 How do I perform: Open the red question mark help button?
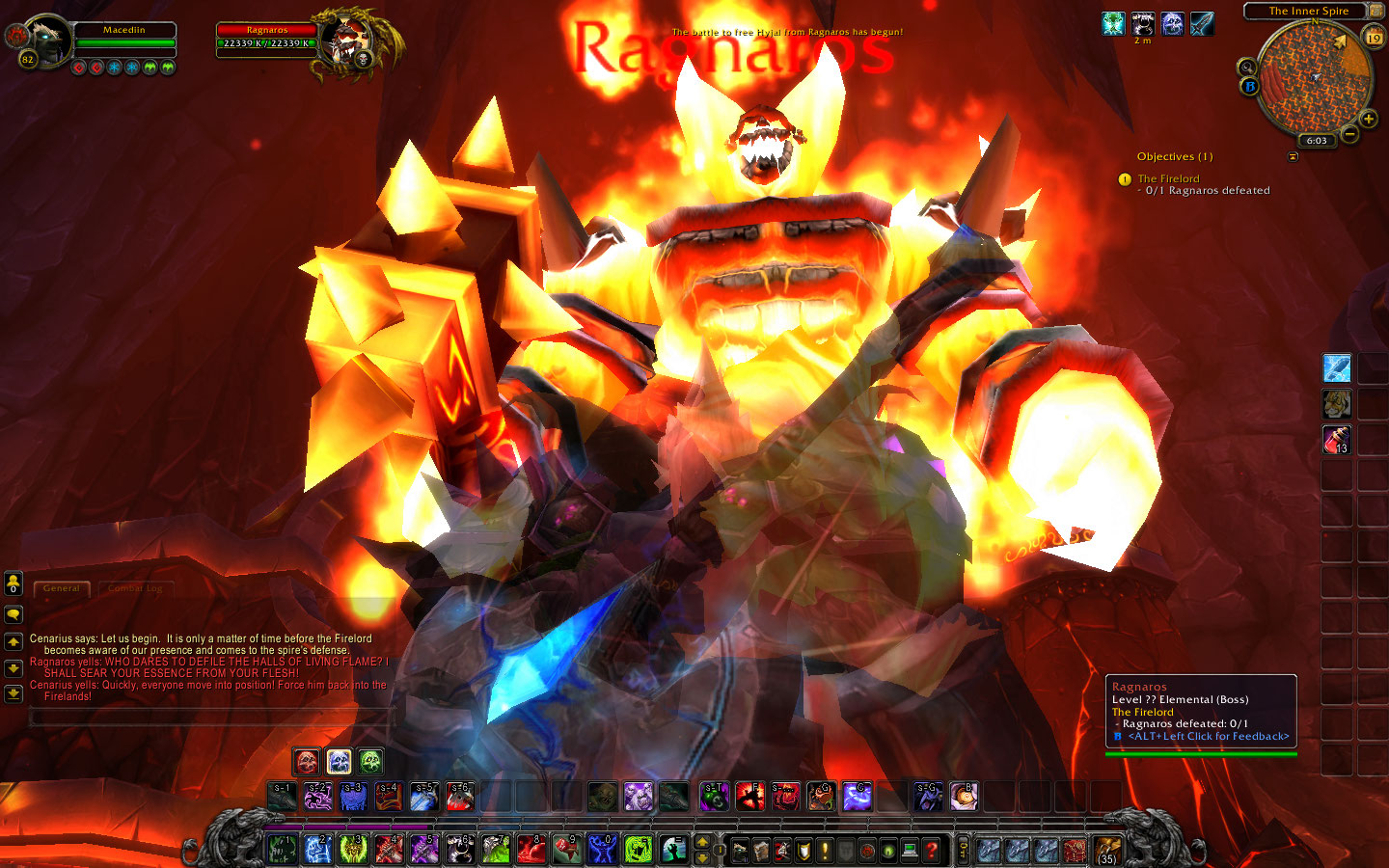tap(931, 851)
